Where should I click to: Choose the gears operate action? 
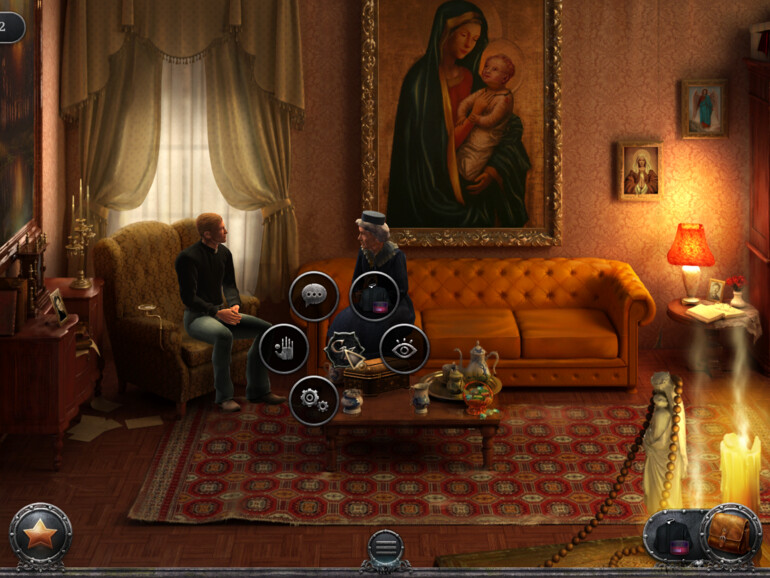tap(314, 401)
